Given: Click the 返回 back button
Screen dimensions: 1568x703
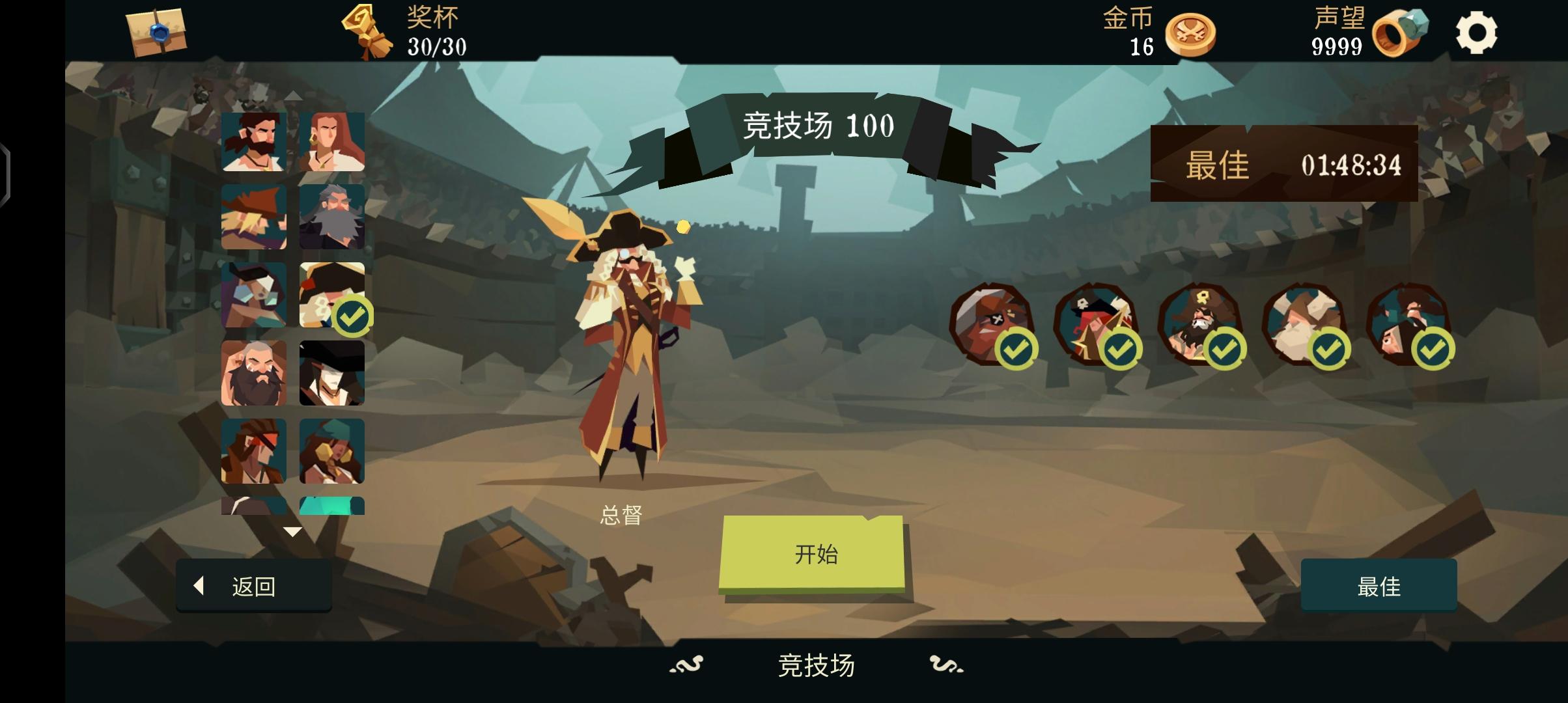Looking at the screenshot, I should click(253, 585).
